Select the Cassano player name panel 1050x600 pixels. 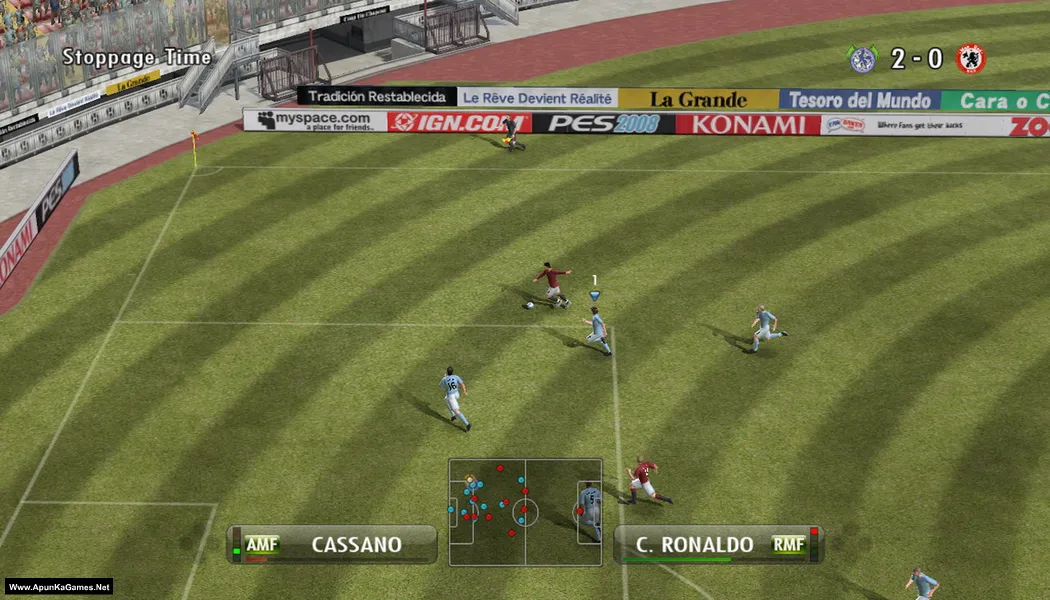point(332,545)
